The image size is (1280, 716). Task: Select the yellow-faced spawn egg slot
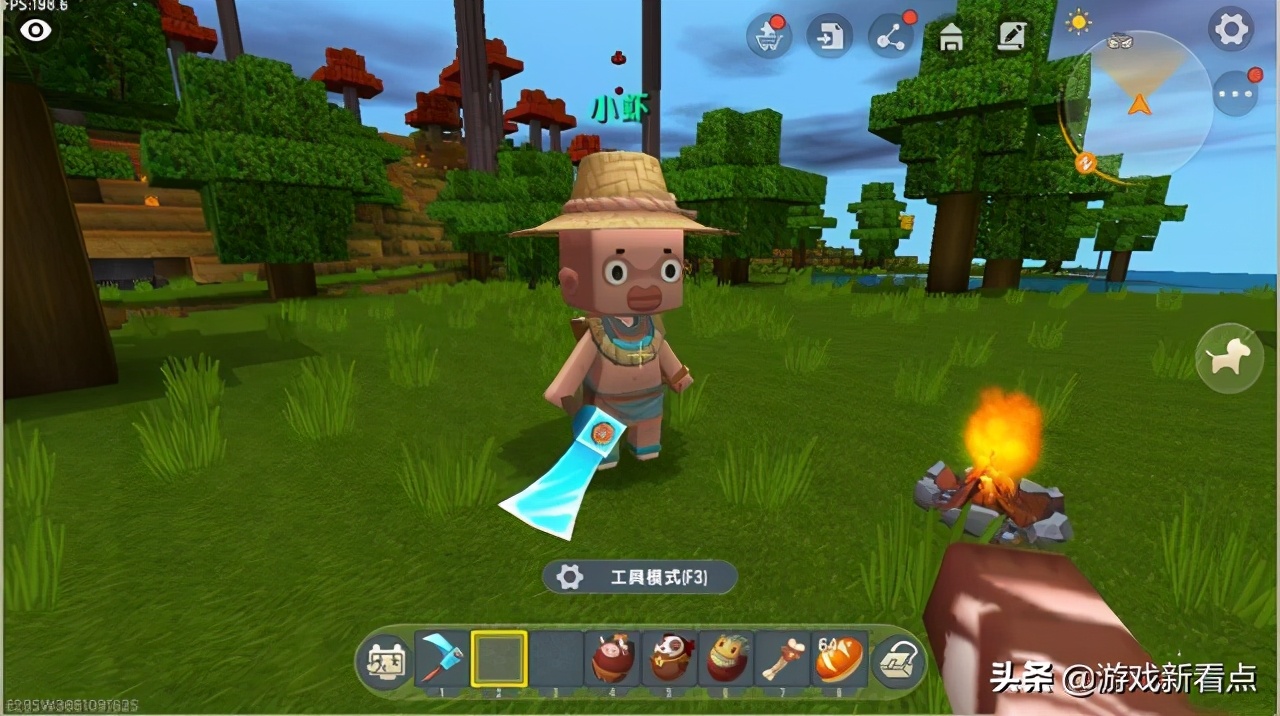click(x=726, y=658)
